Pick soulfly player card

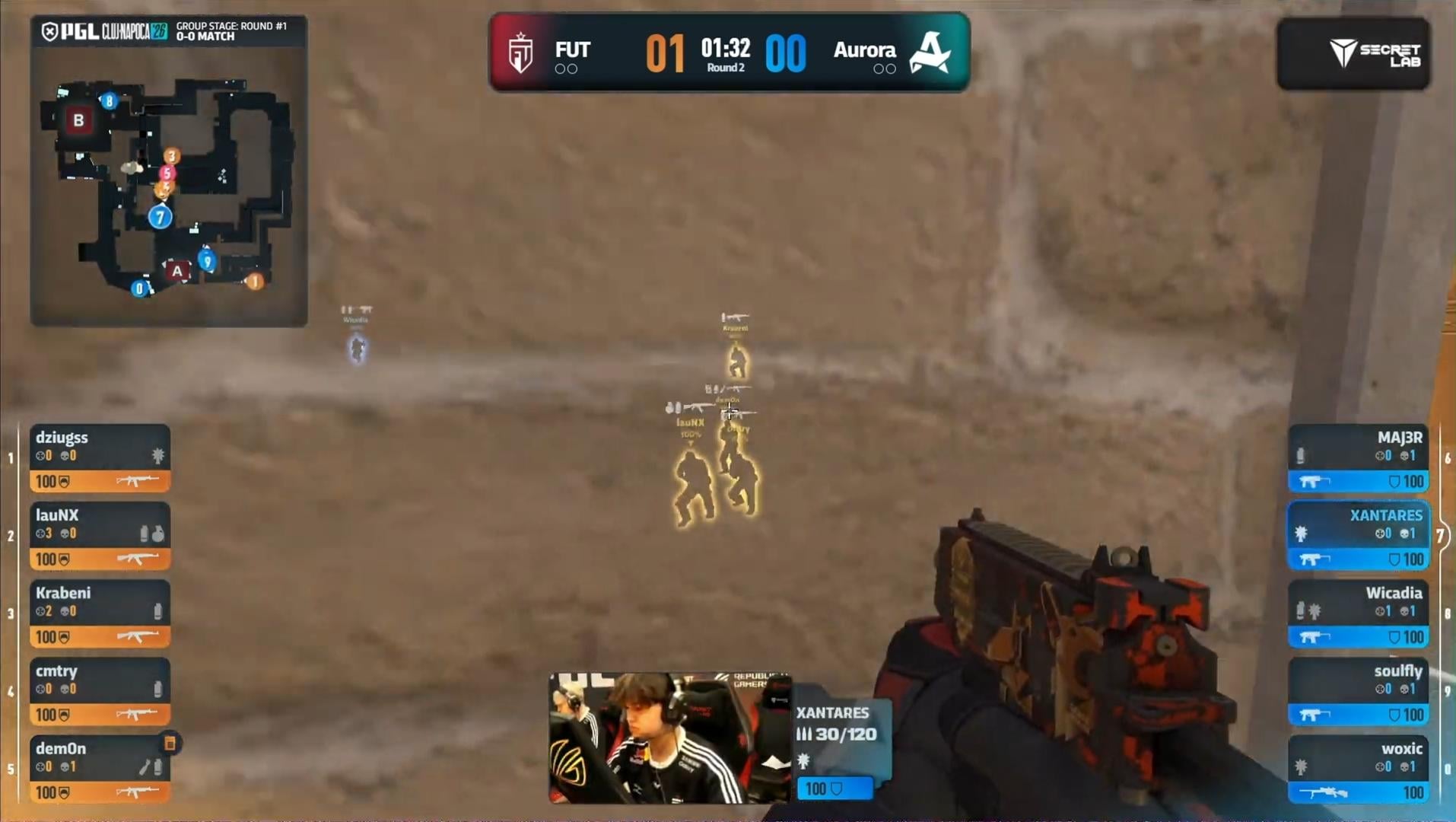pyautogui.click(x=1358, y=691)
